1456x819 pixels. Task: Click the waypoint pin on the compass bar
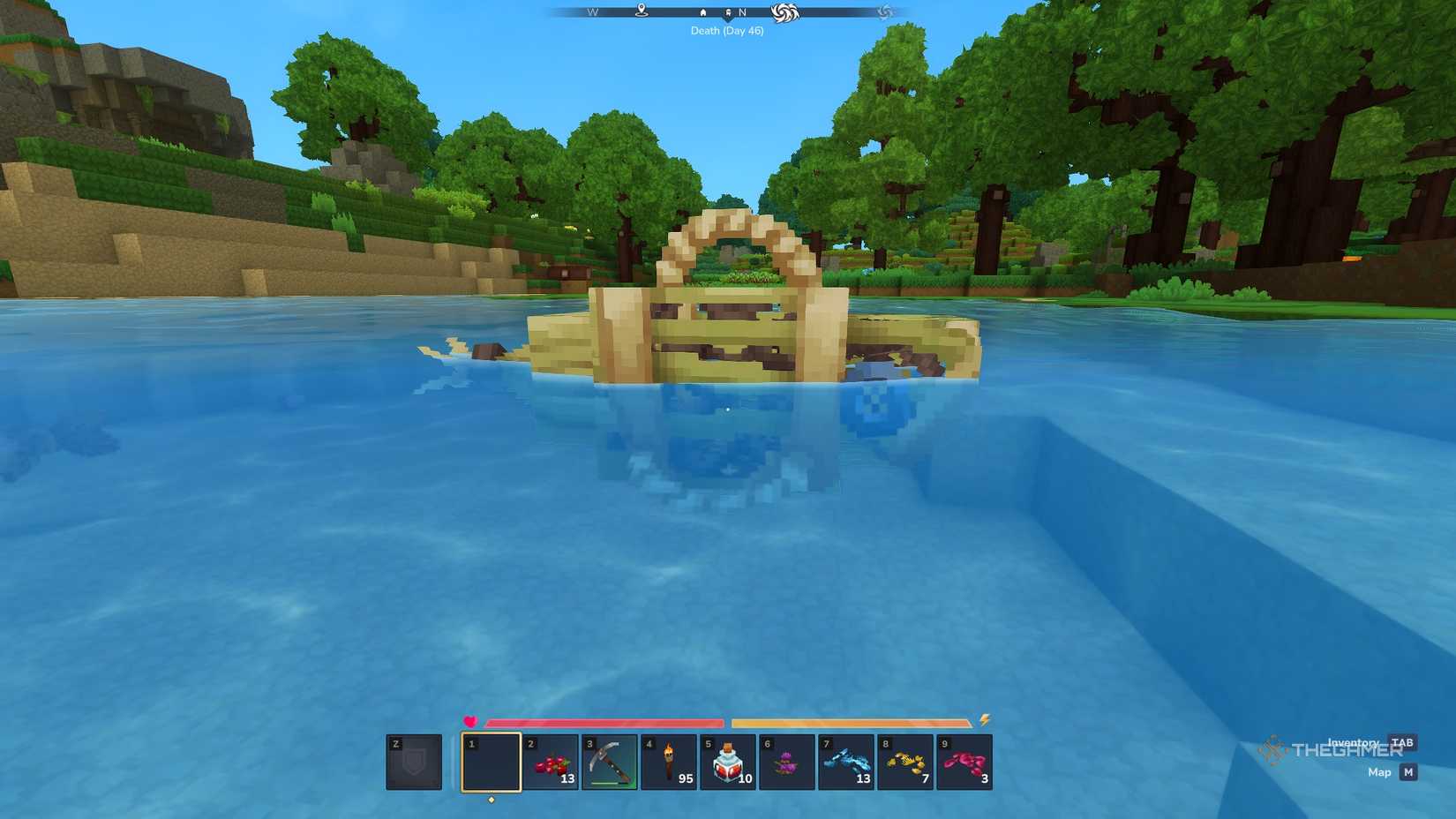click(641, 11)
